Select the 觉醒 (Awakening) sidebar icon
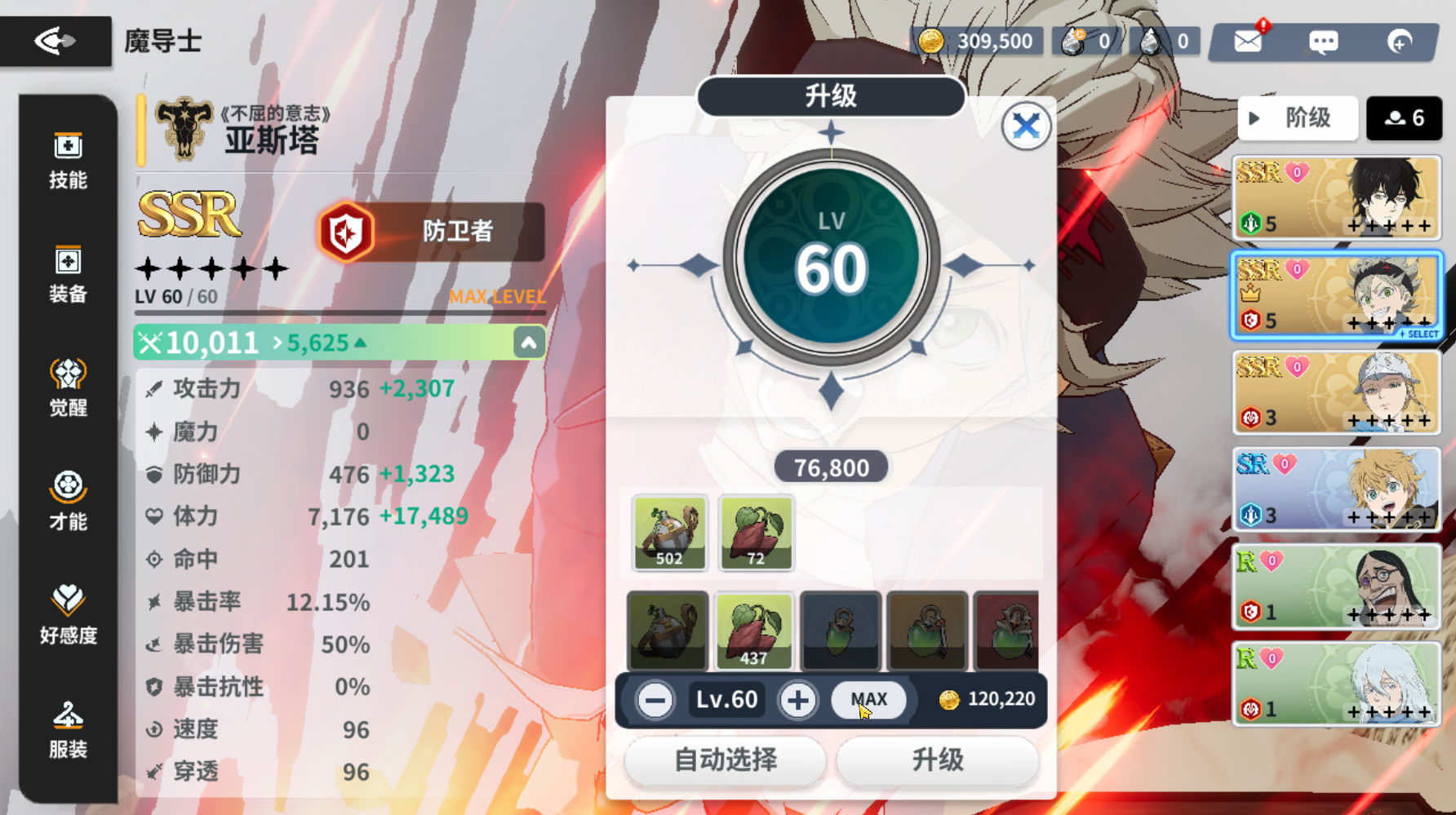This screenshot has height=815, width=1456. click(x=69, y=388)
